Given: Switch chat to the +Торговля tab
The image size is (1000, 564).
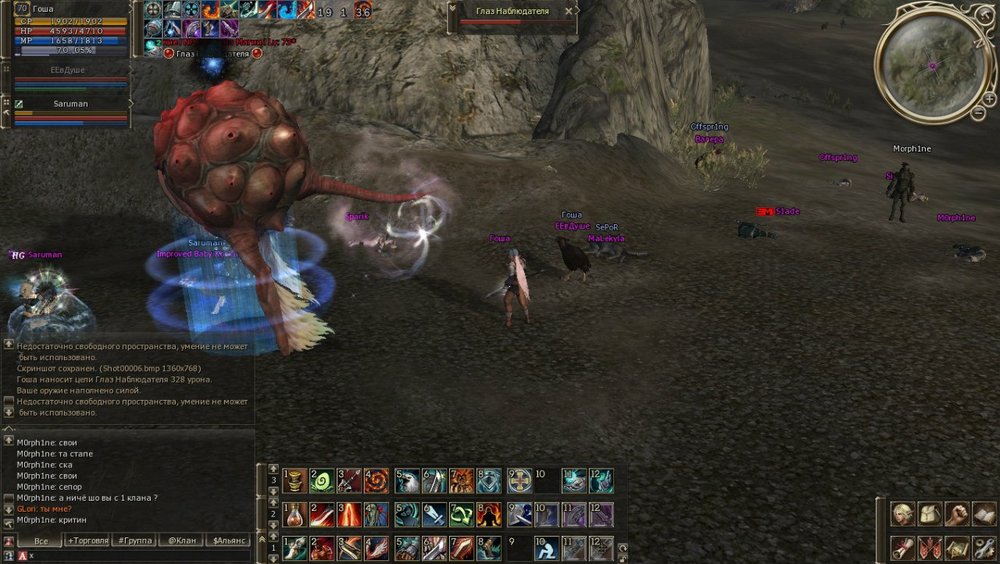Looking at the screenshot, I should point(88,540).
